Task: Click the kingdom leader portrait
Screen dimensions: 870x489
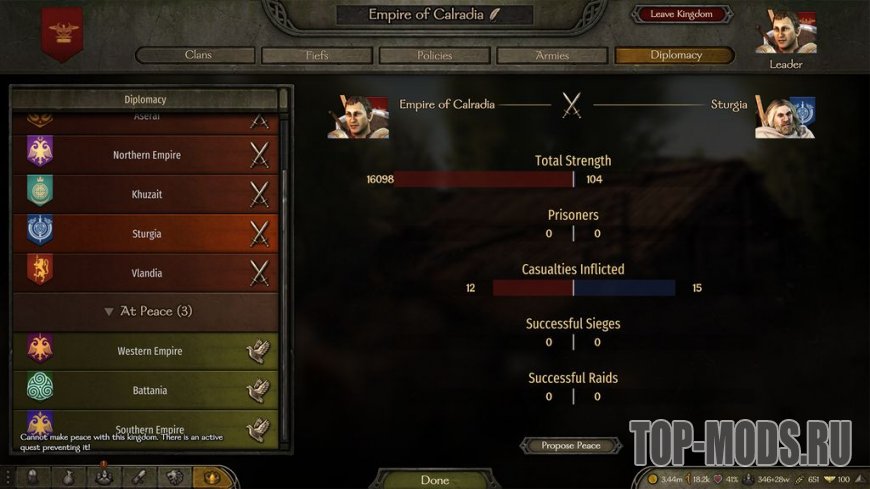Action: click(x=785, y=33)
